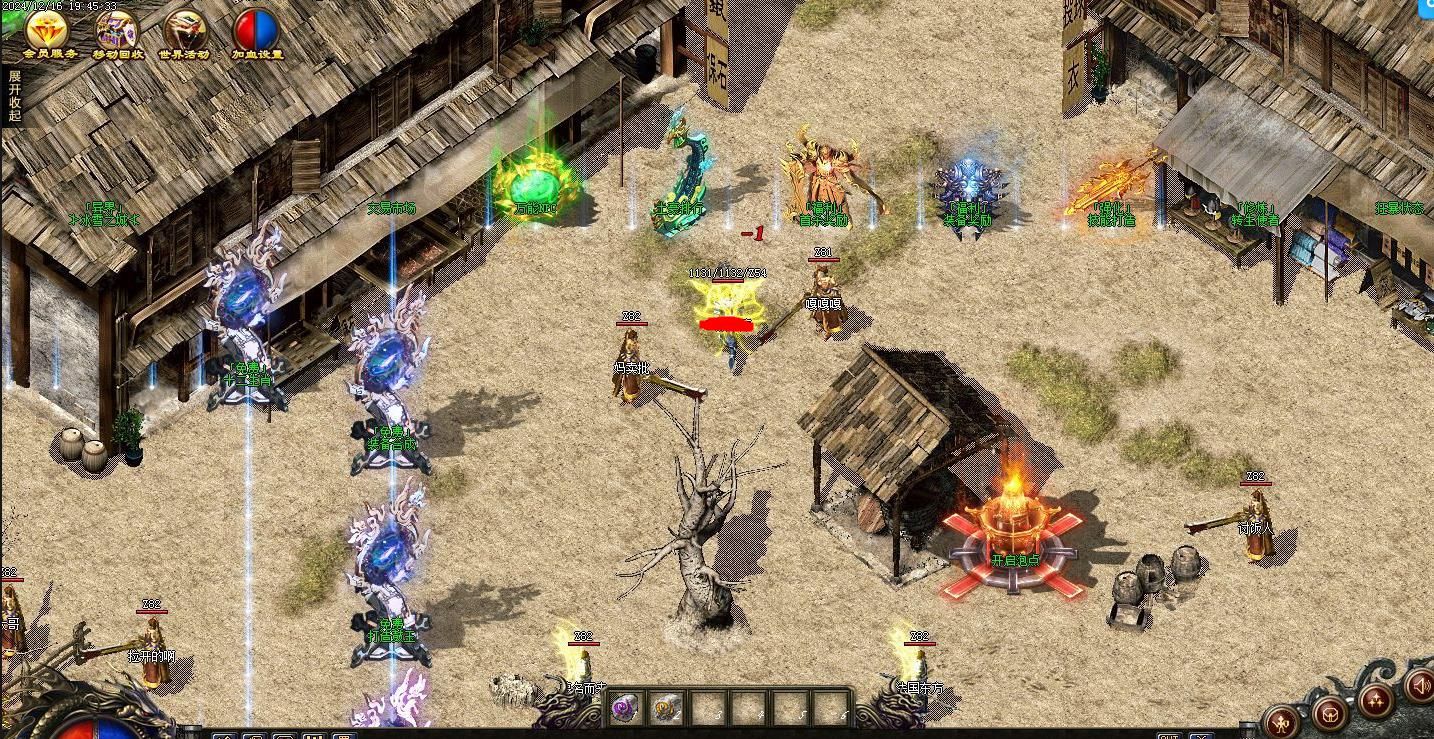This screenshot has width=1434, height=739.
Task: Use the purple stone in hotbar slot 1
Action: tap(625, 709)
